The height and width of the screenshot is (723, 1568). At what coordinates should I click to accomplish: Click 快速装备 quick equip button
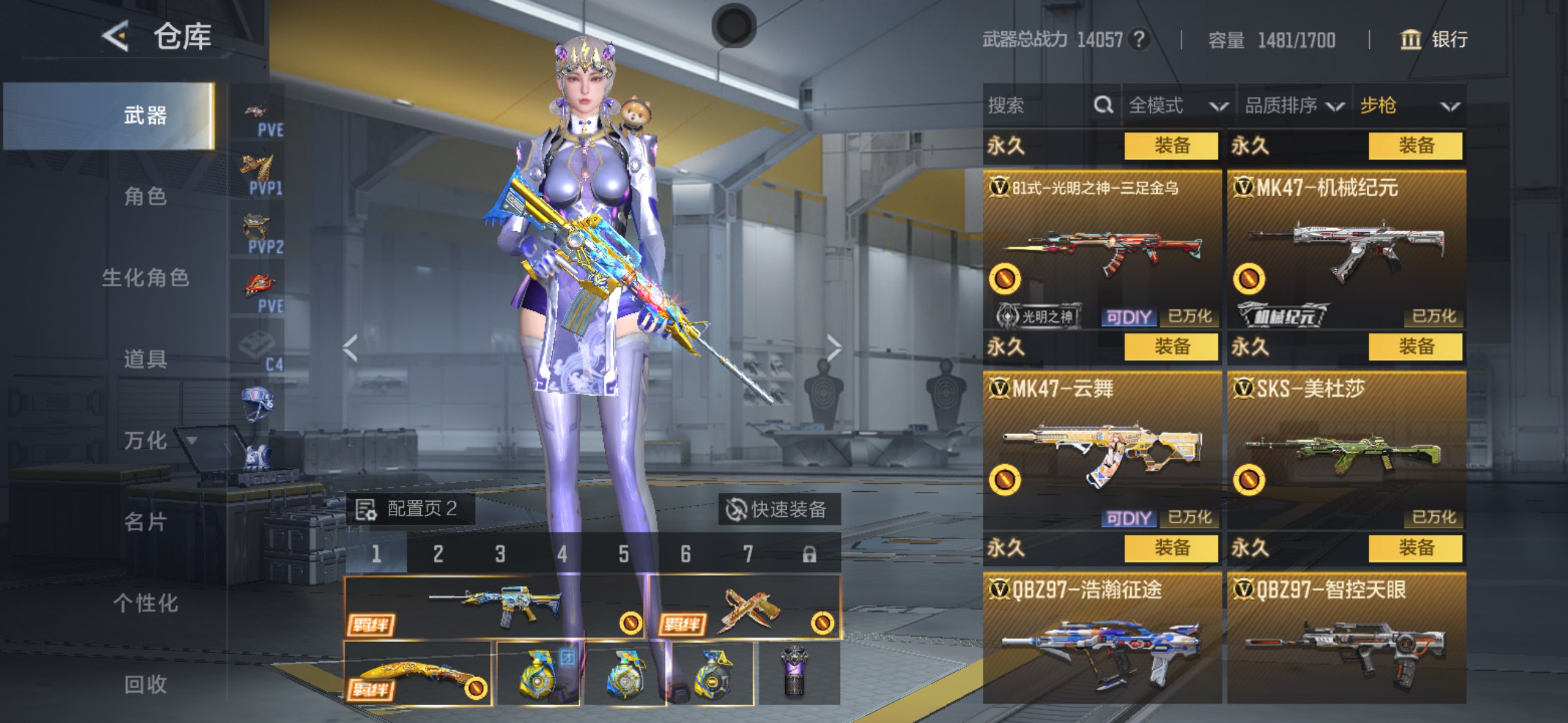pyautogui.click(x=778, y=509)
